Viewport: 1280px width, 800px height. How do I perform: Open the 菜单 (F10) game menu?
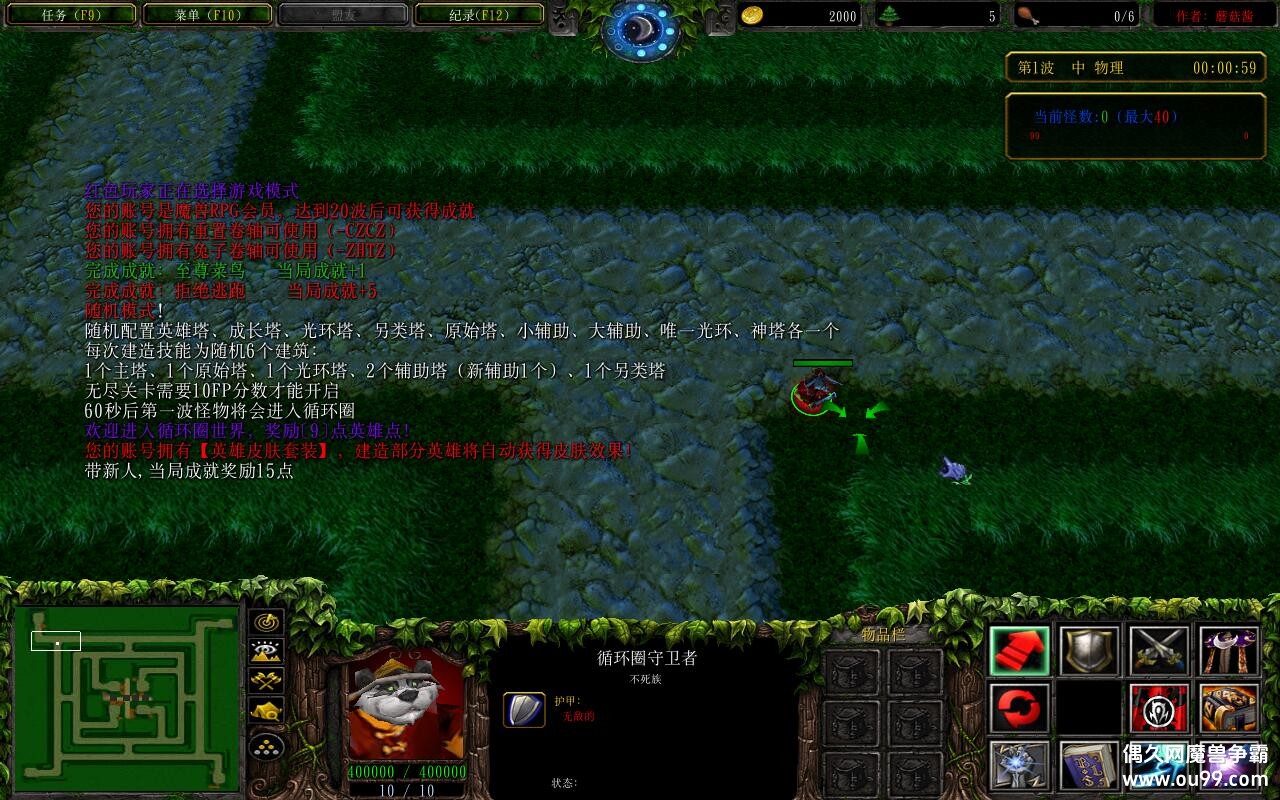click(207, 15)
